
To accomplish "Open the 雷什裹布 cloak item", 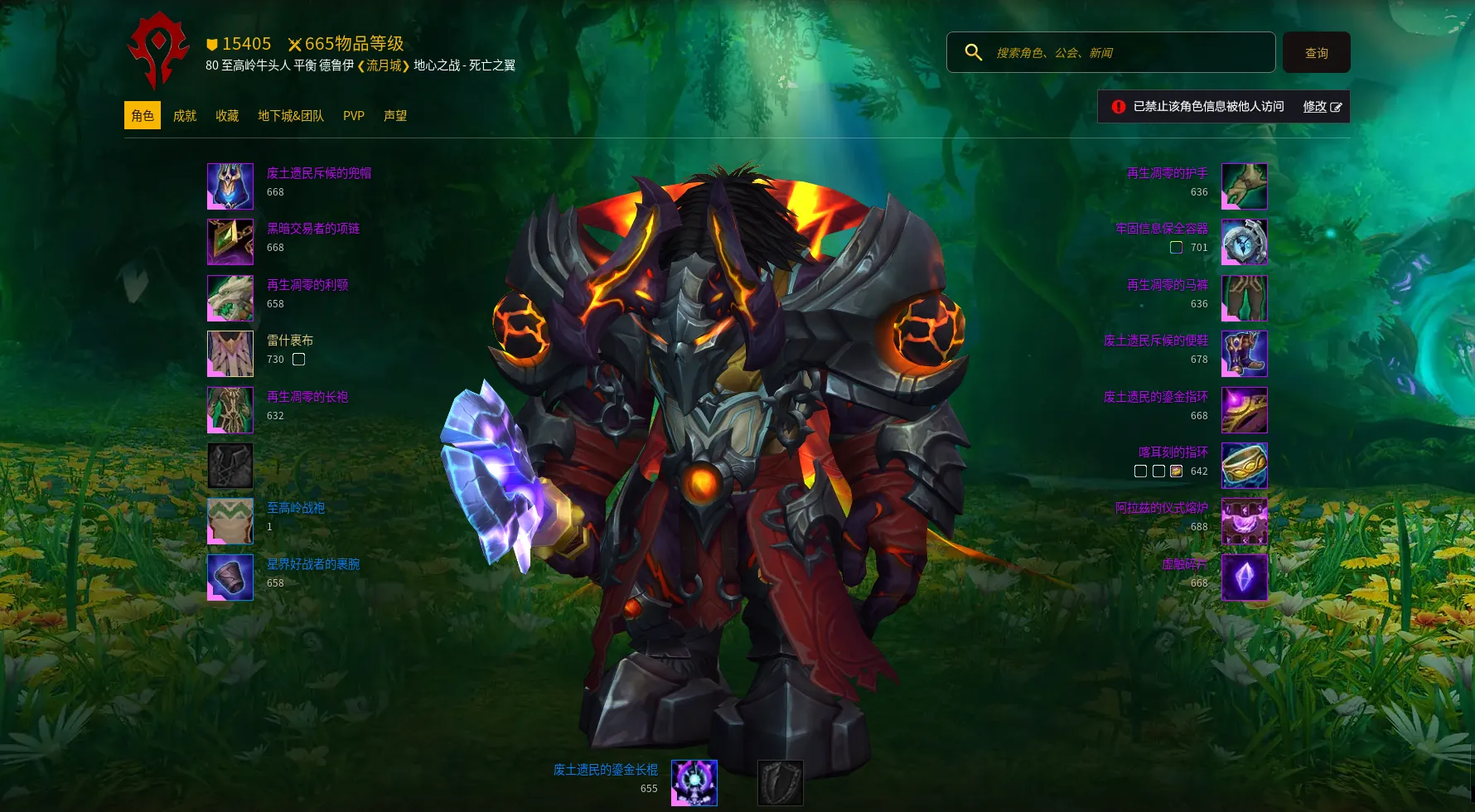I will (230, 354).
